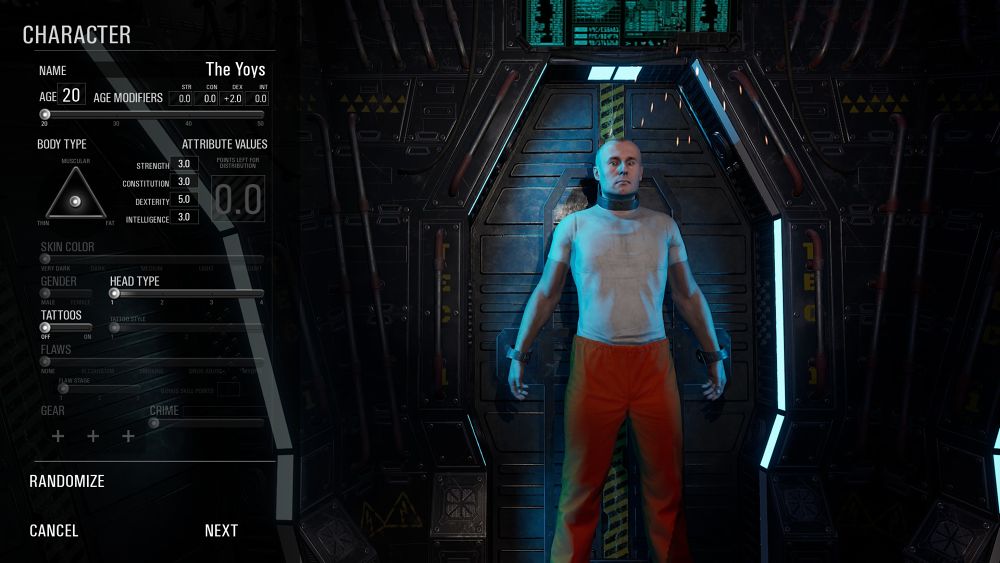Select the Strength value box
Viewport: 1000px width, 563px height.
[185, 164]
